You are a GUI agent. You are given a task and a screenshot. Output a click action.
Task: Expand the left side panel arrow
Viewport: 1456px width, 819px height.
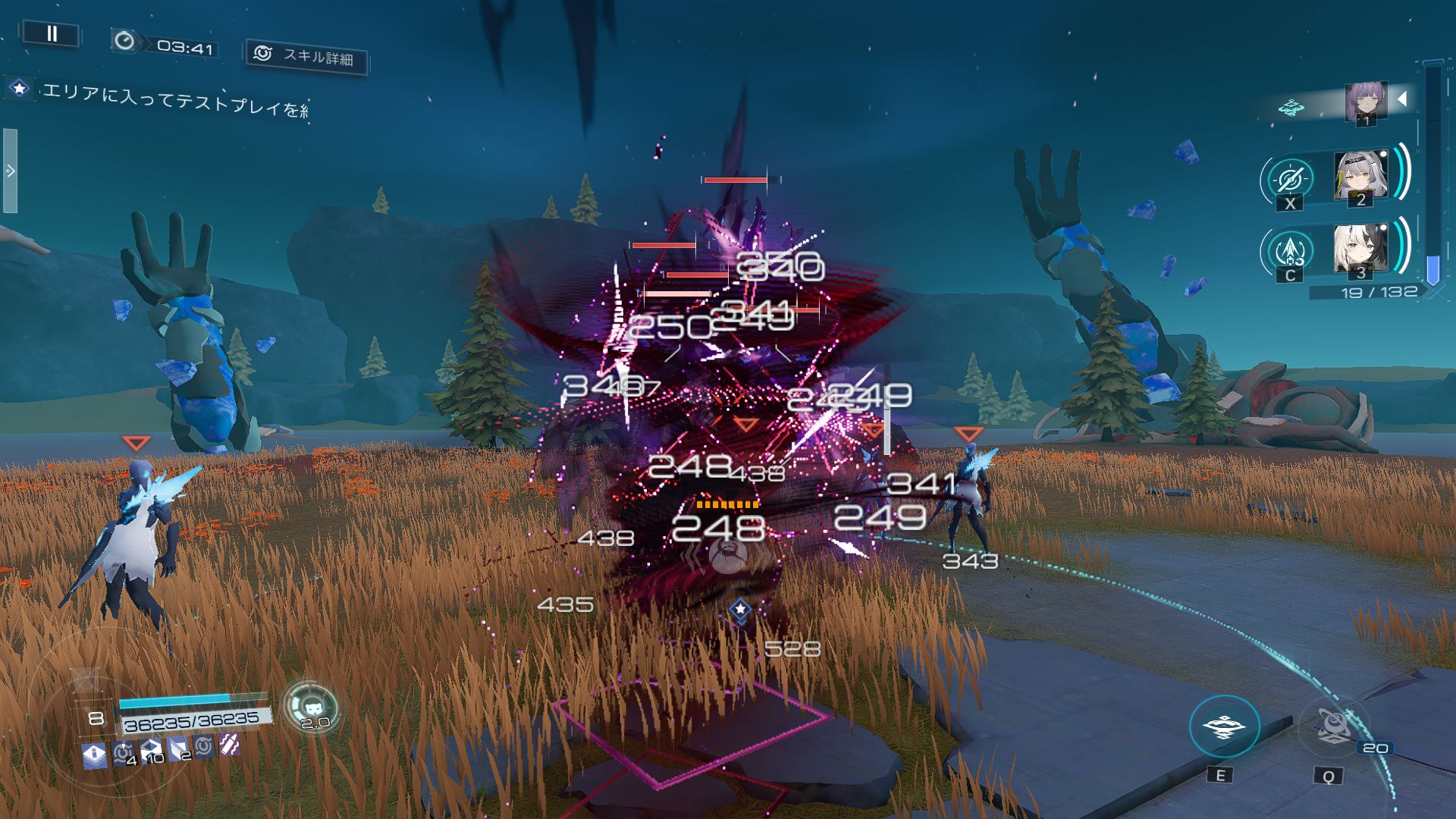[11, 171]
